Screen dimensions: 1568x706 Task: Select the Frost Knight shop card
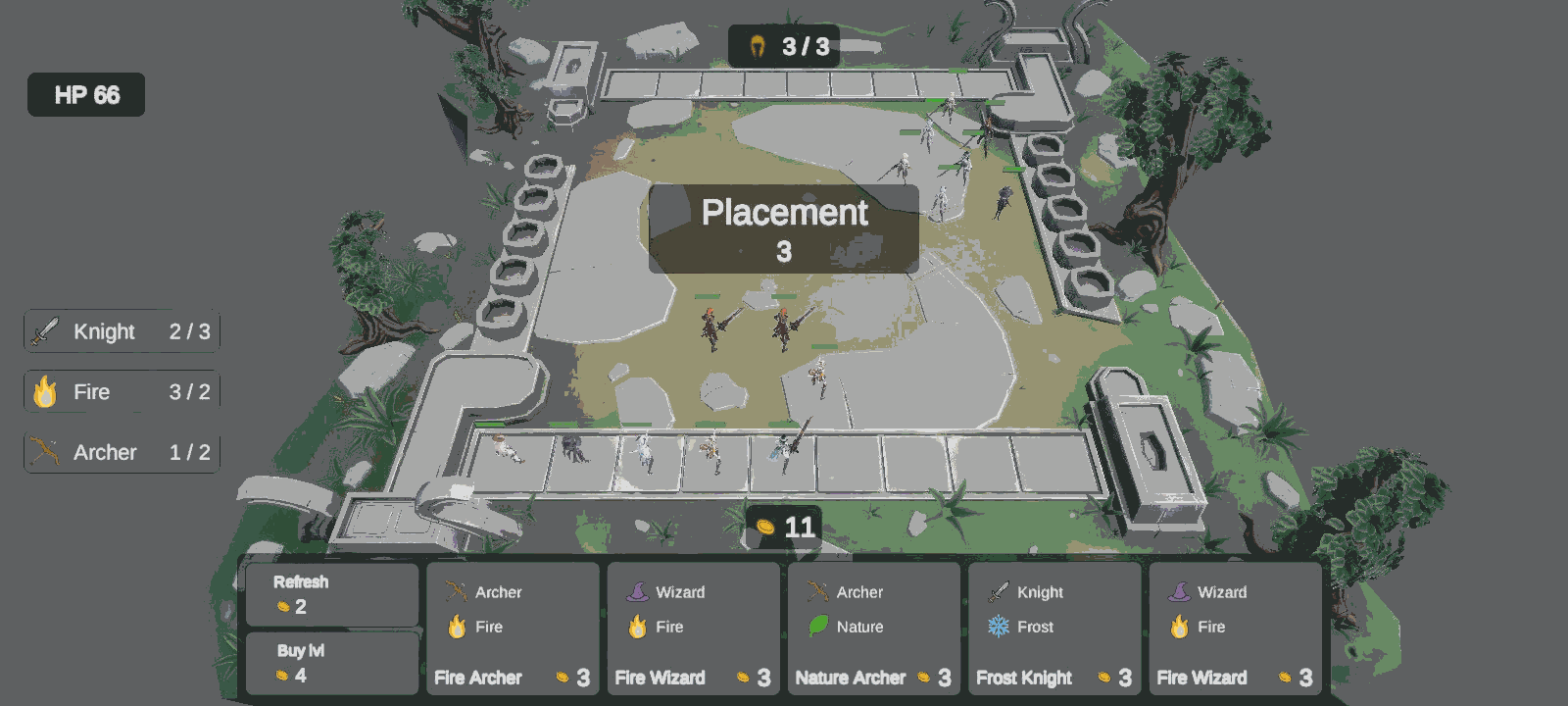[1054, 629]
